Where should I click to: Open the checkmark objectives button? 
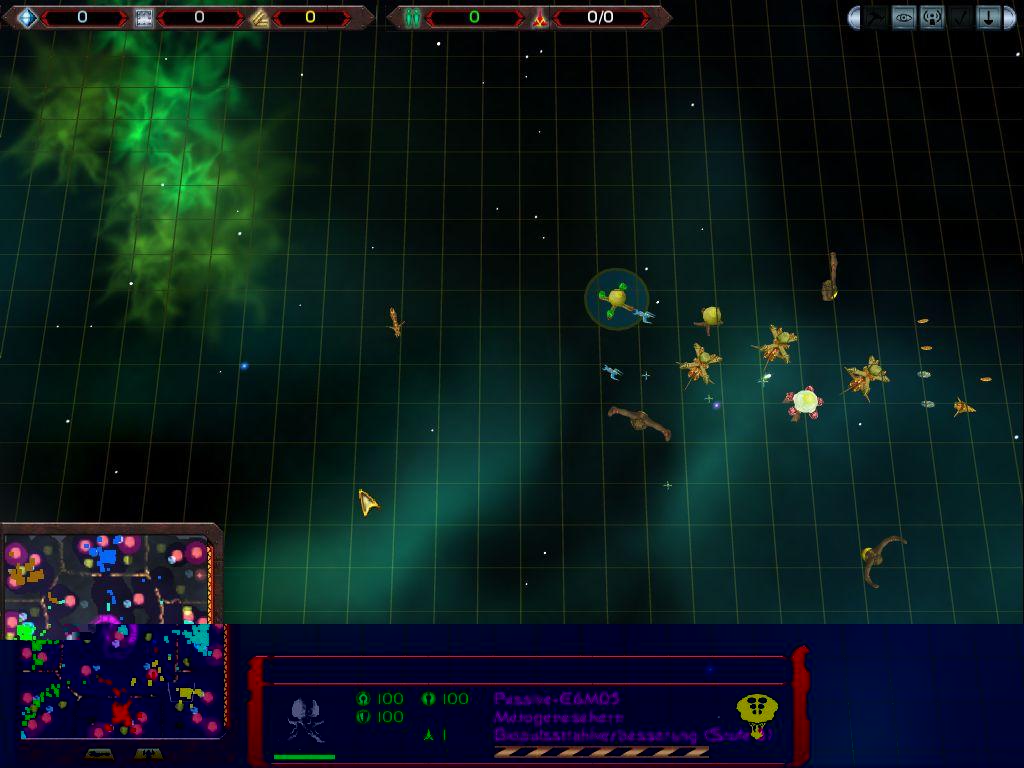(960, 17)
